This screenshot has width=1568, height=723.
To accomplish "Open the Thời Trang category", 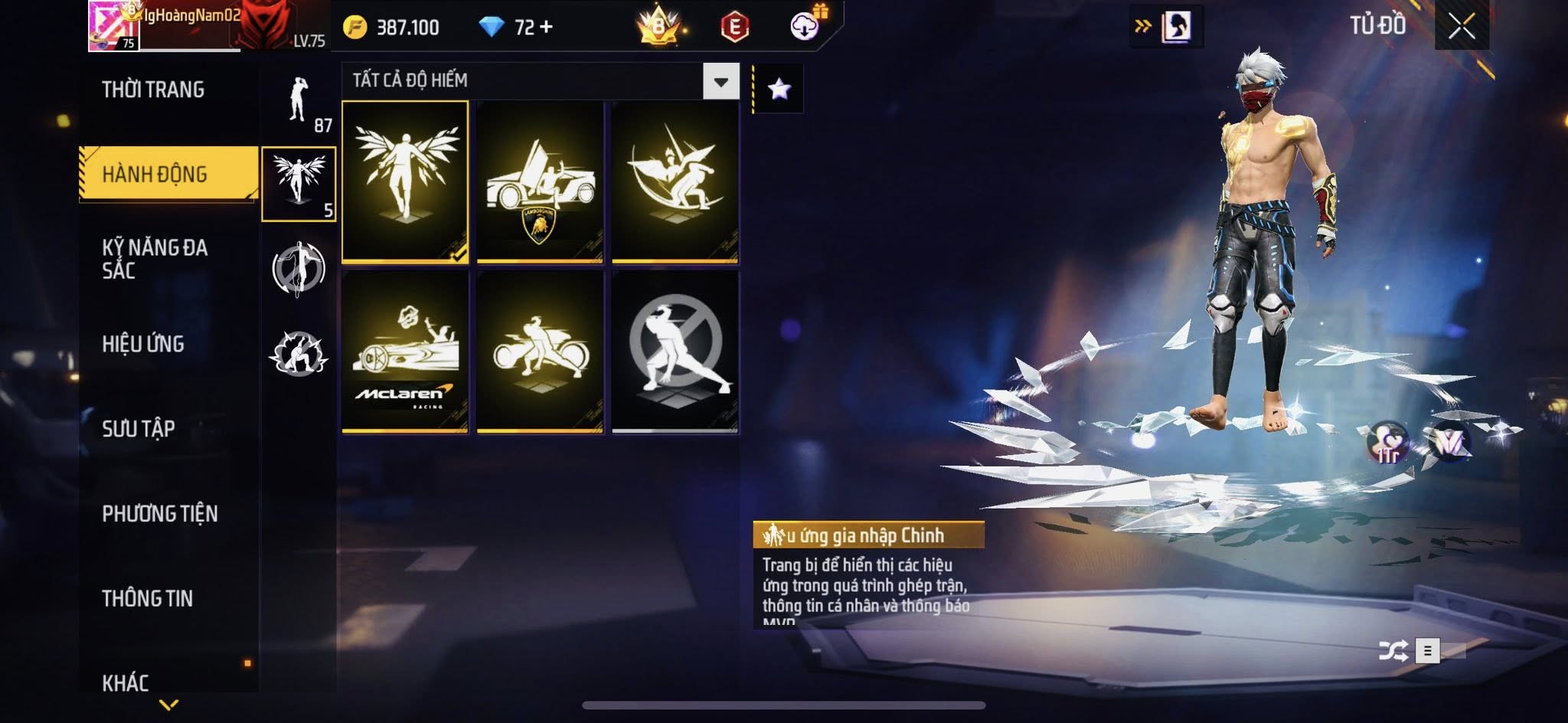I will tap(153, 90).
